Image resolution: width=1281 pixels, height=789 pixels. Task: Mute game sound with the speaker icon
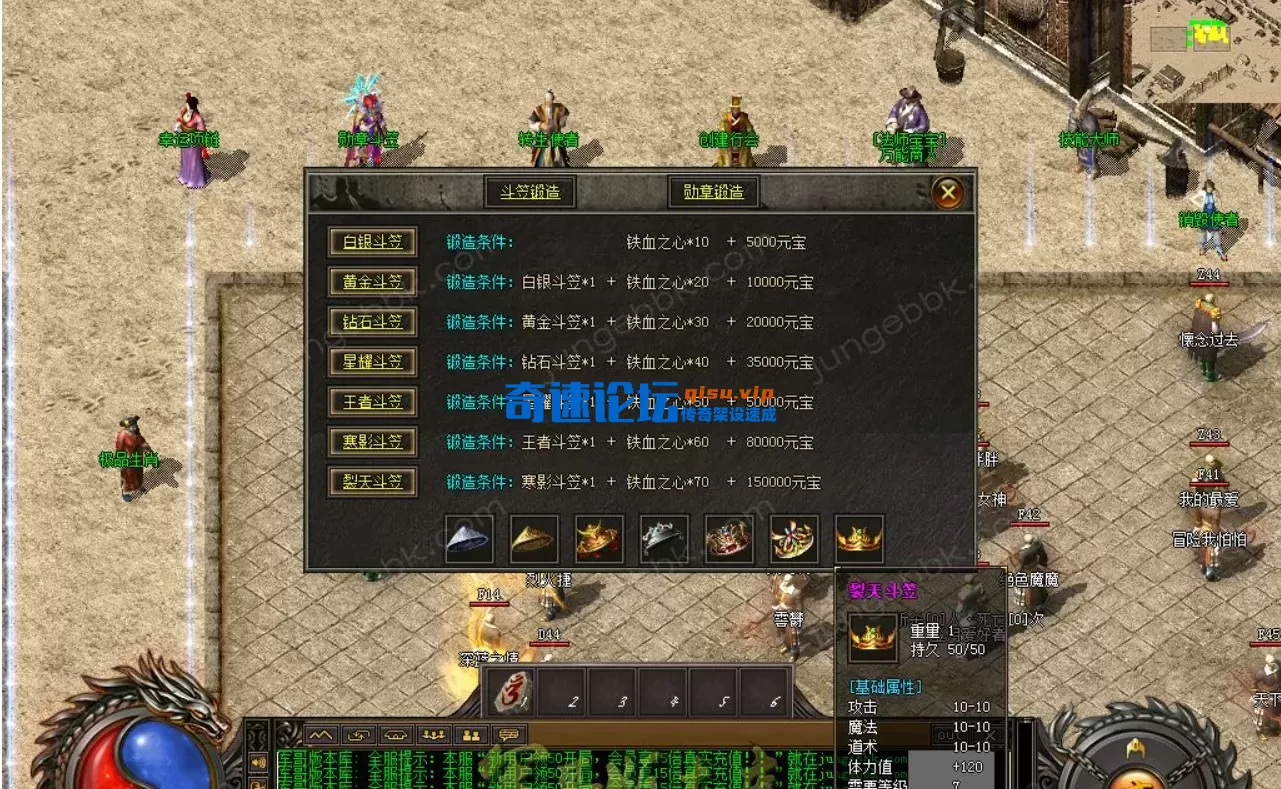pyautogui.click(x=258, y=763)
